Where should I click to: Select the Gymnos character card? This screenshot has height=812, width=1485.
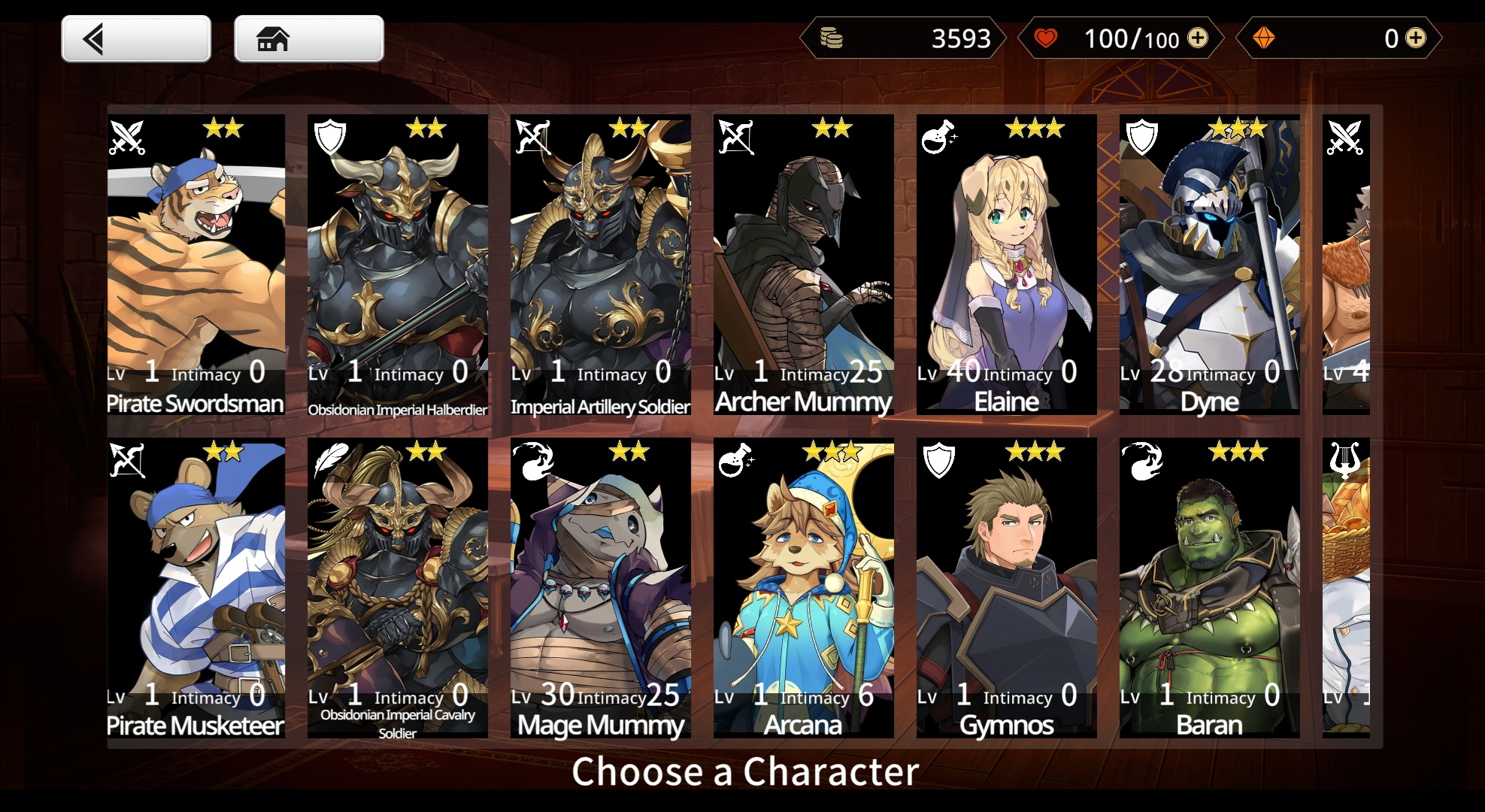[1007, 587]
